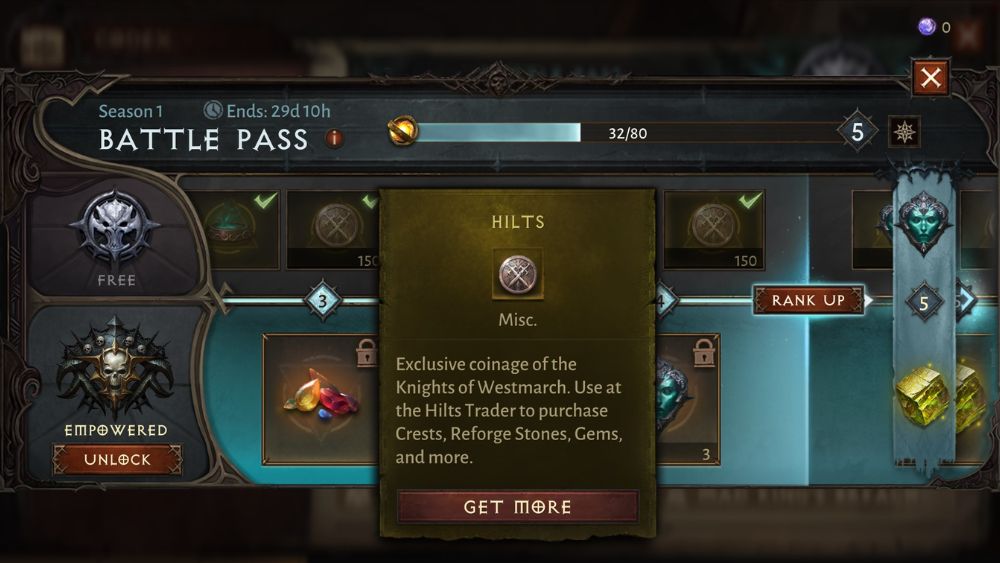This screenshot has width=1000, height=563.
Task: Select the yellow gem rank 5 reward
Action: (x=925, y=395)
